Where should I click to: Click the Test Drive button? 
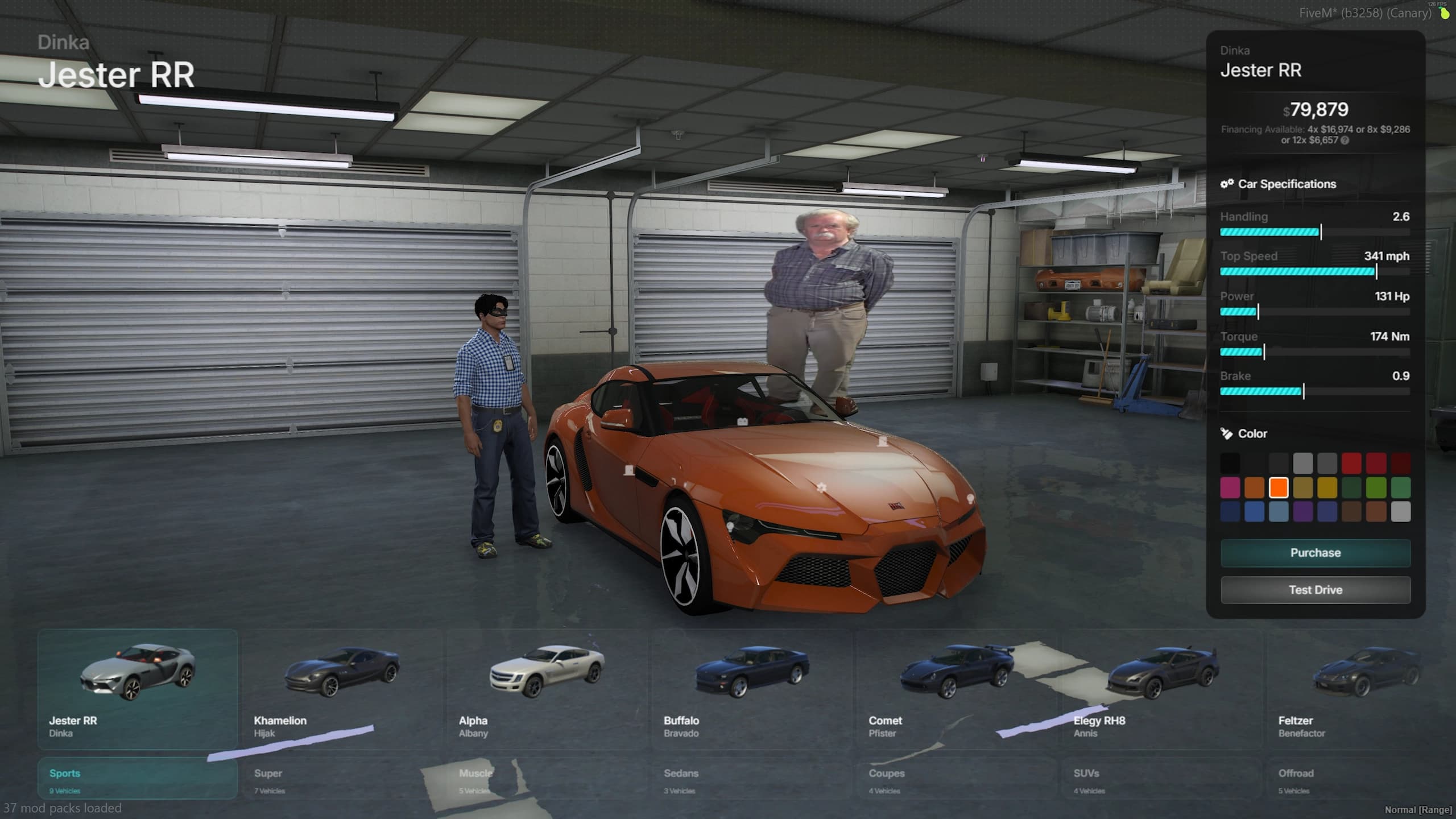point(1315,589)
